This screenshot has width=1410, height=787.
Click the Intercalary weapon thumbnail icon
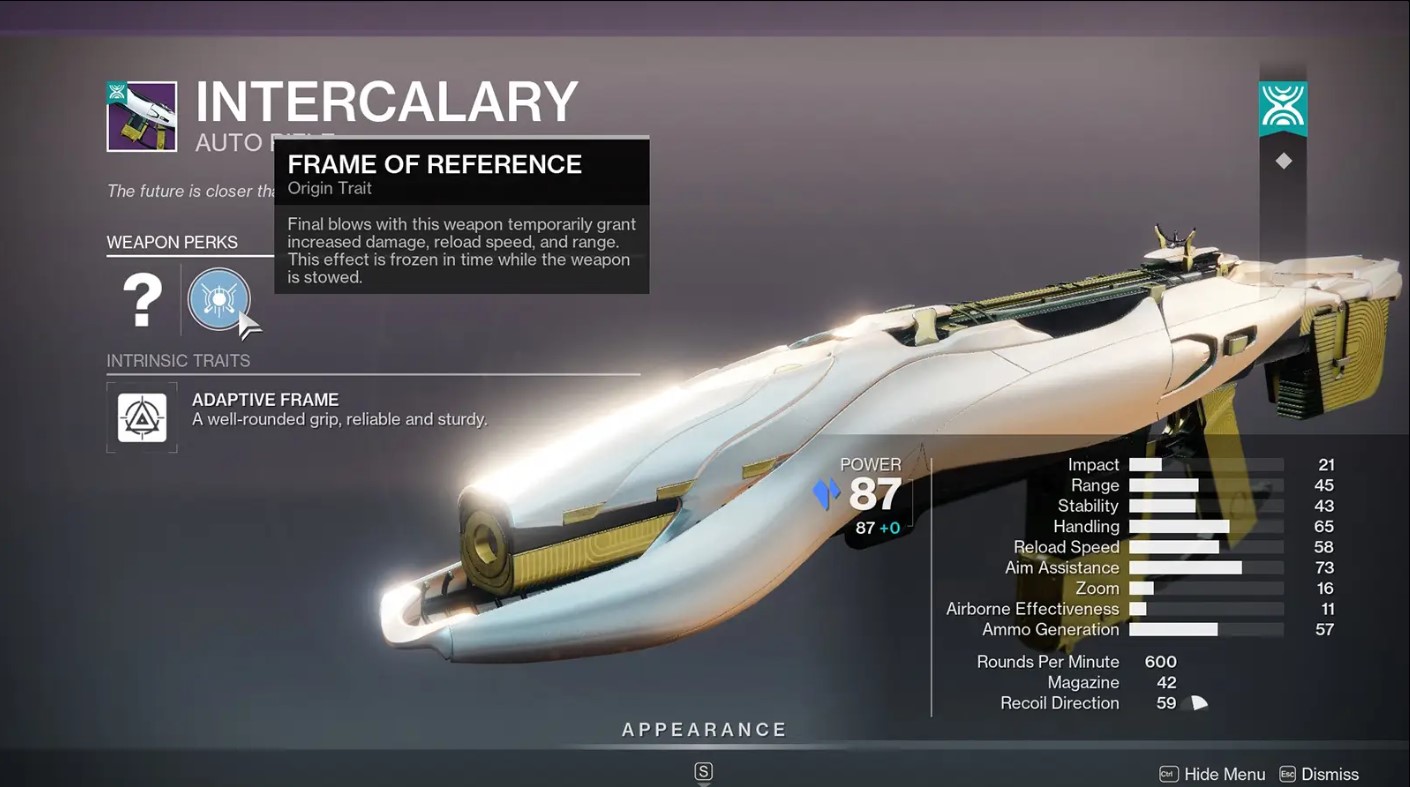[x=142, y=117]
